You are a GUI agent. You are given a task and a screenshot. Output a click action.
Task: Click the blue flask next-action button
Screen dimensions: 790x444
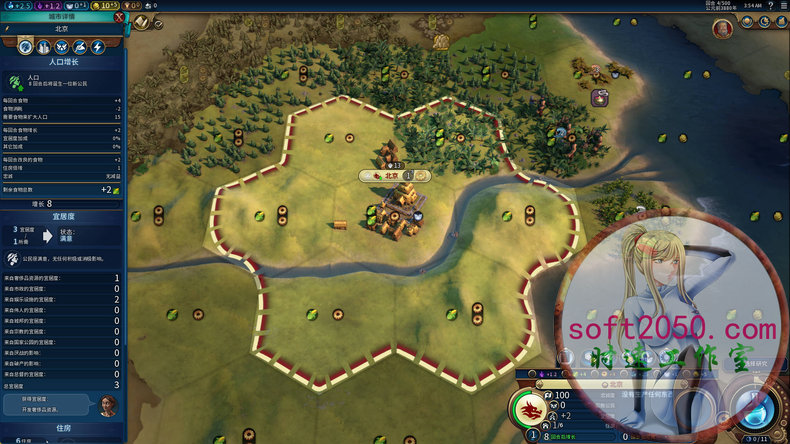click(755, 408)
